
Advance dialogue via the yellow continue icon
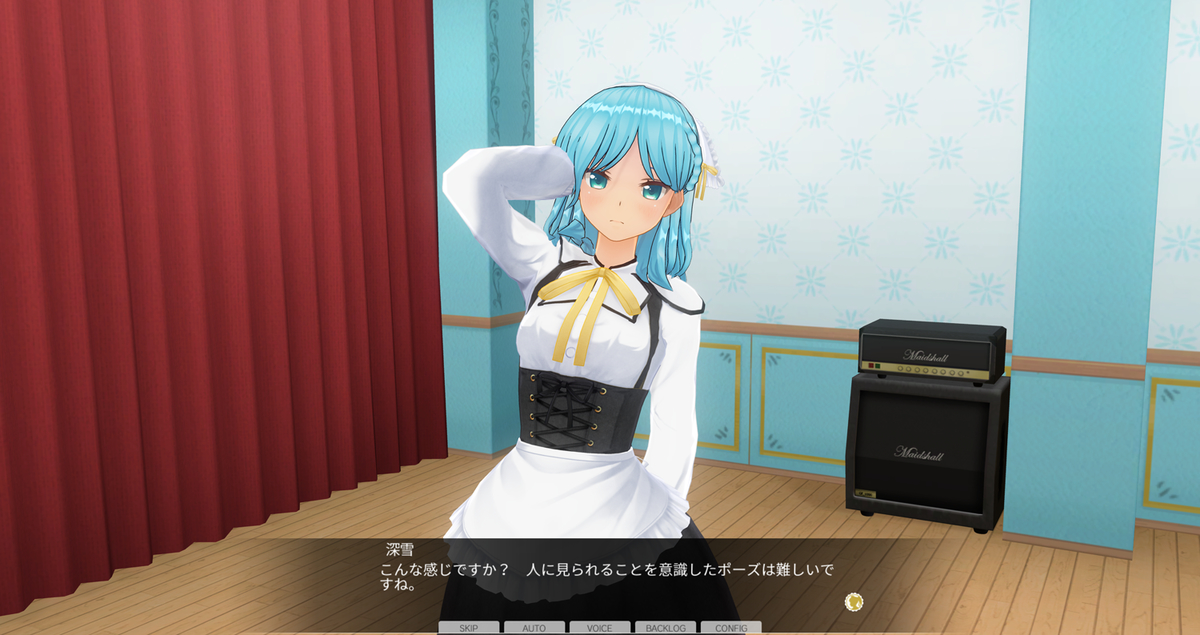click(x=853, y=601)
